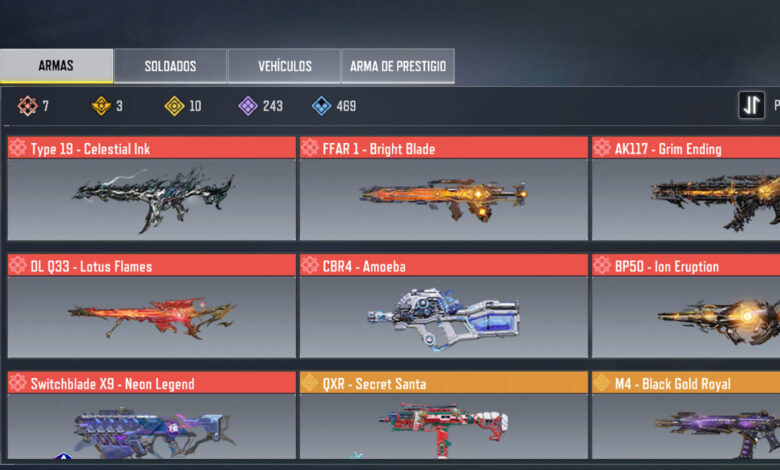The image size is (780, 470).
Task: Open the Soldados tab
Action: pos(170,66)
